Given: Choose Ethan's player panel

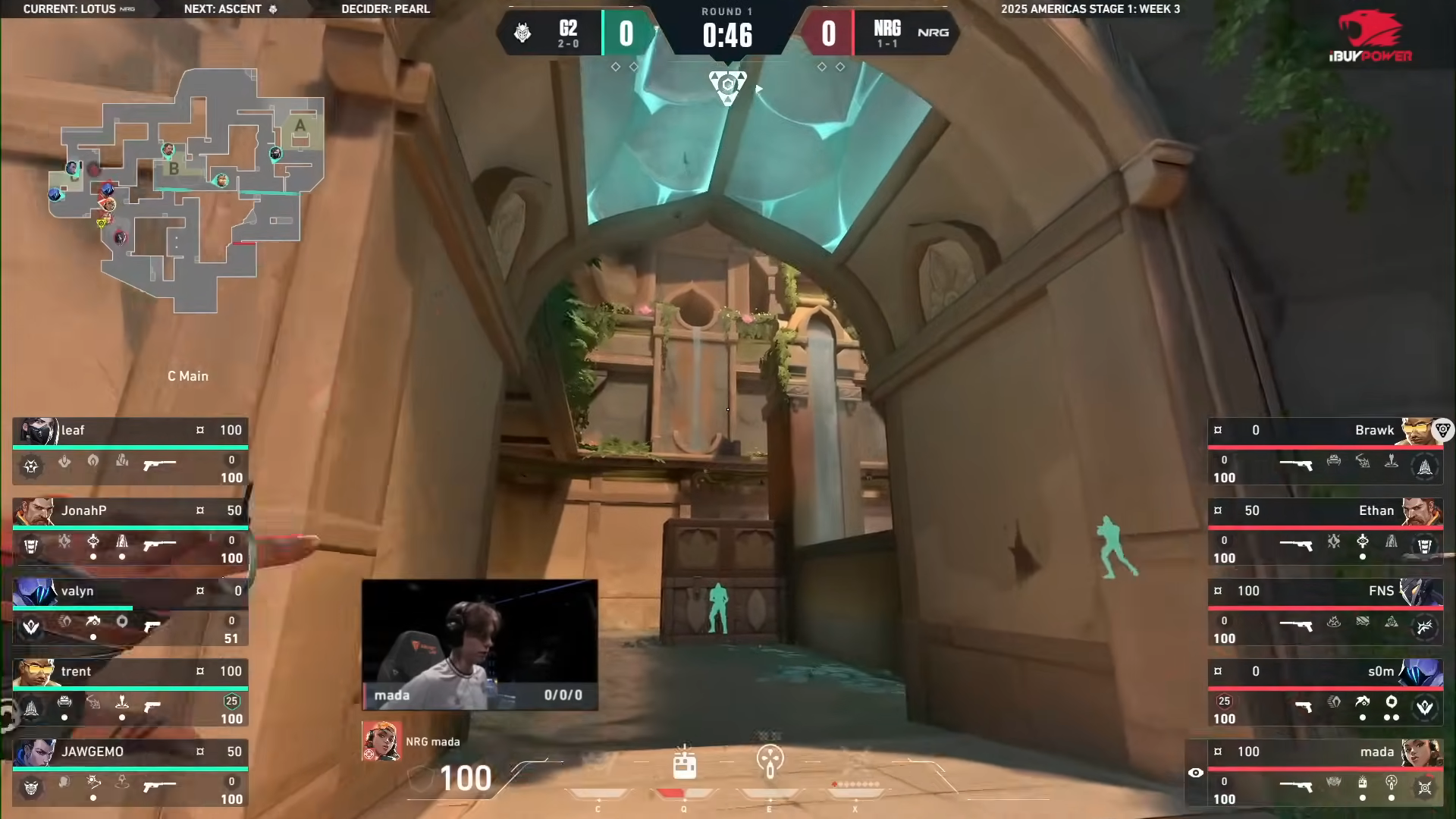Looking at the screenshot, I should [1324, 532].
